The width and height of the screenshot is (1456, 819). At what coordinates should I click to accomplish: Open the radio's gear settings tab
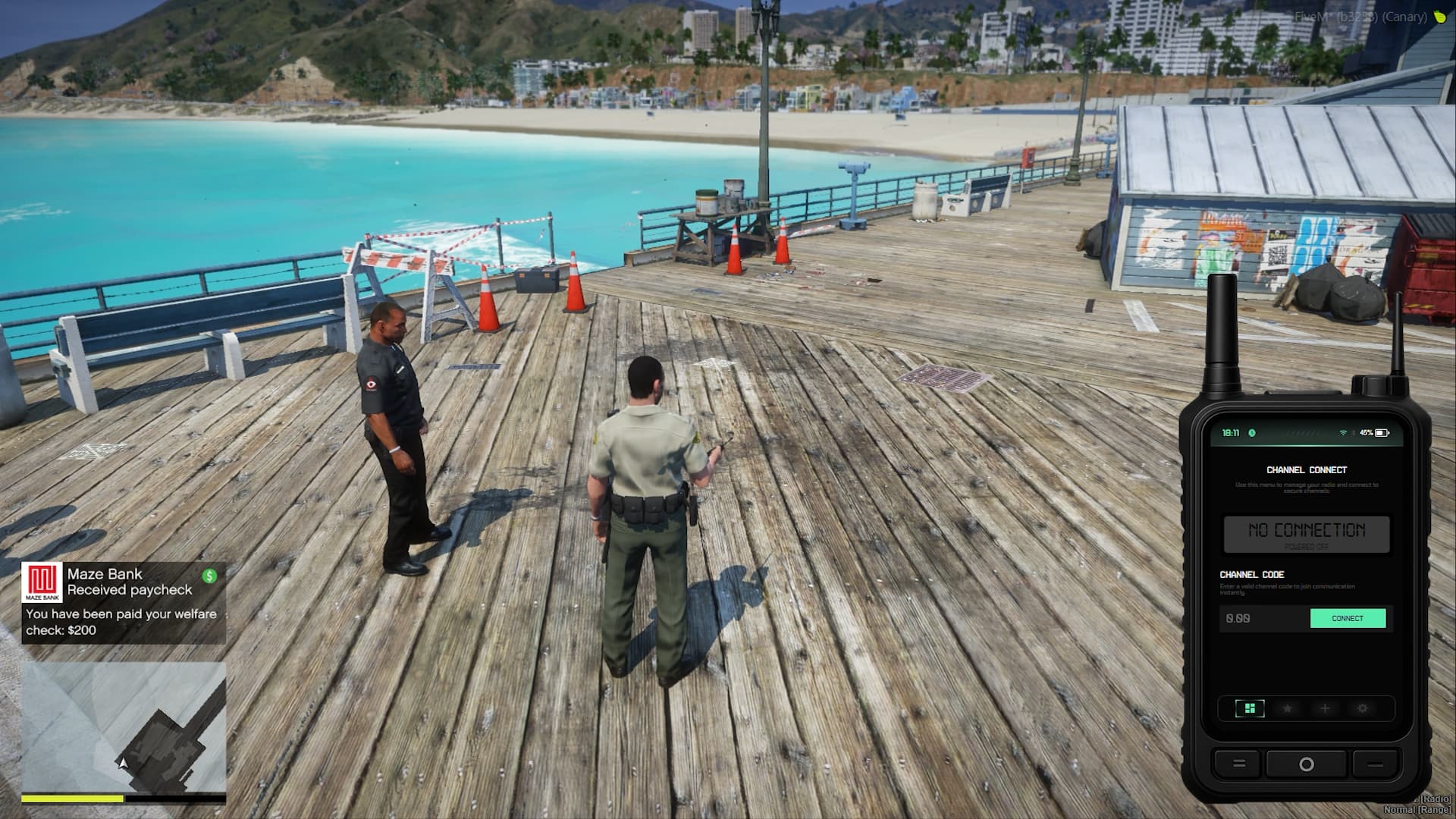pos(1363,708)
